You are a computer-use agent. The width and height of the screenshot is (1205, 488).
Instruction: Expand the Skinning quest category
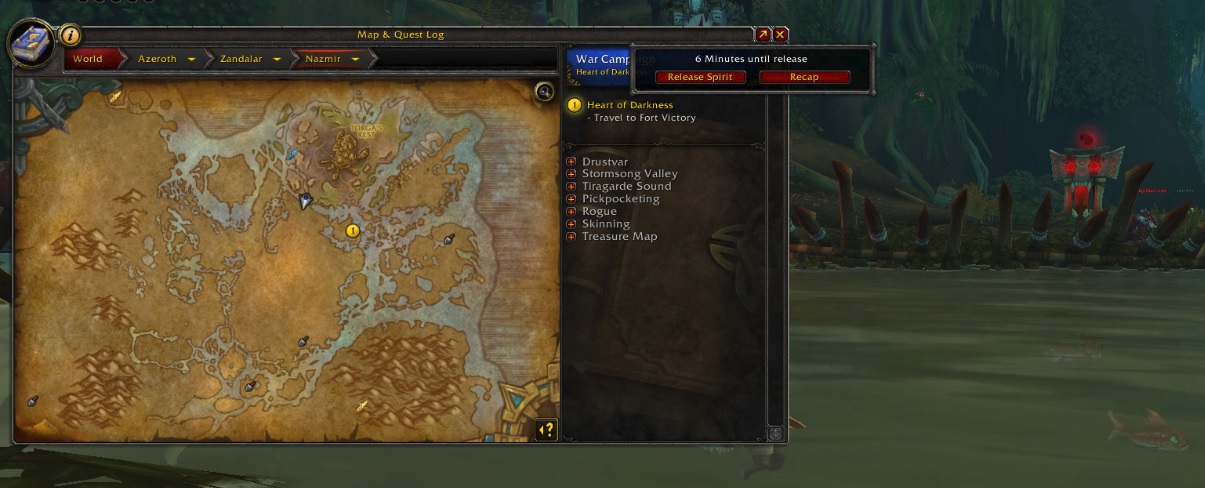tap(571, 224)
